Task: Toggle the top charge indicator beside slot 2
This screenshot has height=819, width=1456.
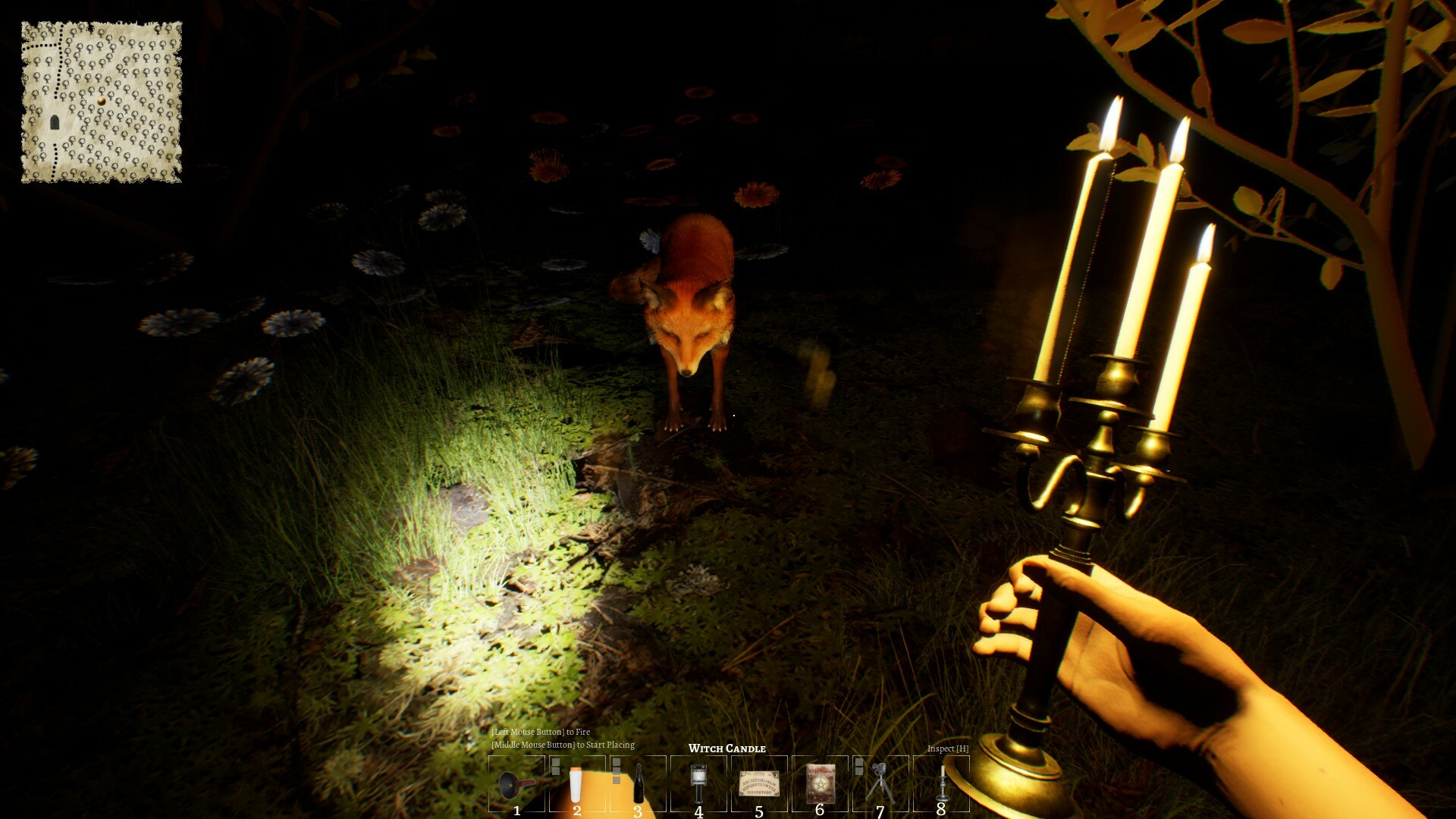Action: coord(555,763)
